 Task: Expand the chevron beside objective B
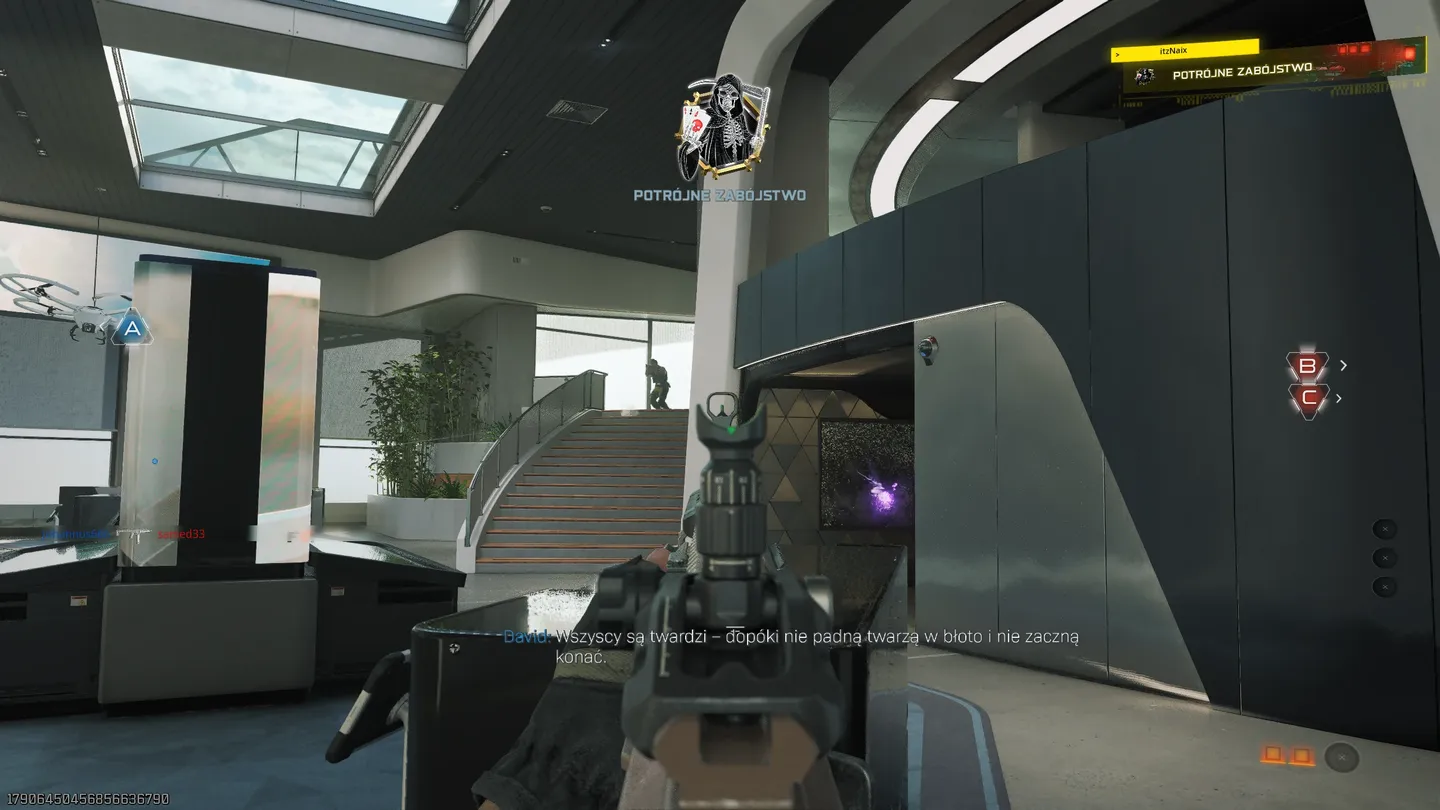1343,365
